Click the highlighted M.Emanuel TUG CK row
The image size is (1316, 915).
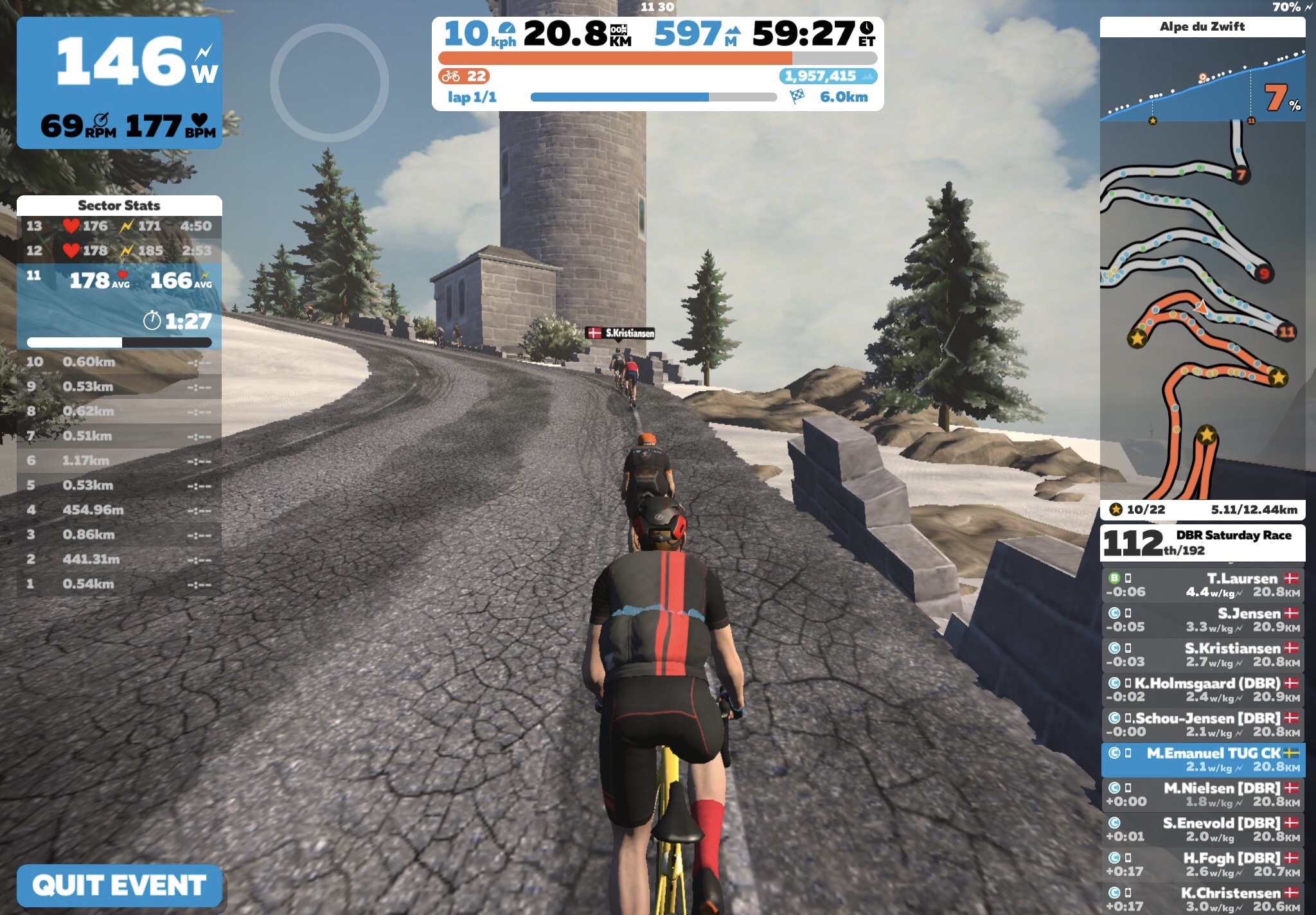pyautogui.click(x=1202, y=760)
